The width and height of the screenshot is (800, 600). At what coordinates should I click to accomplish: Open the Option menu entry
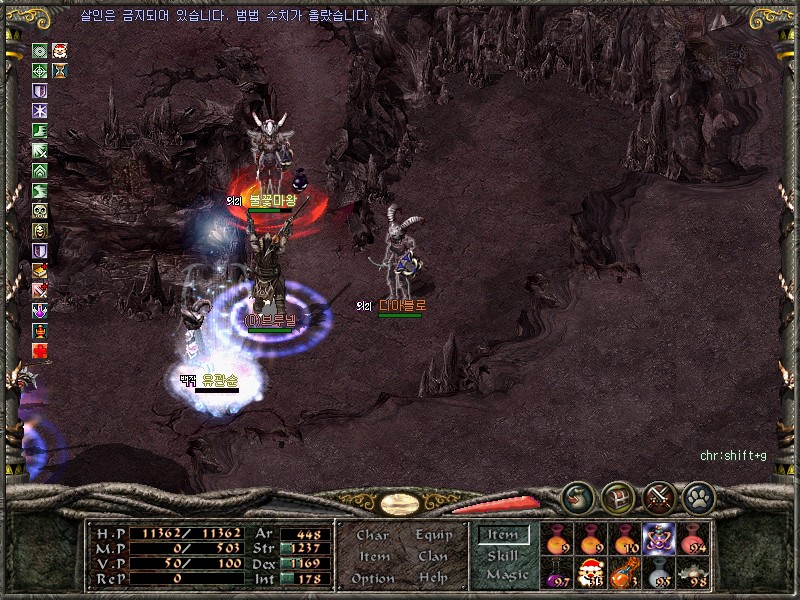point(373,578)
